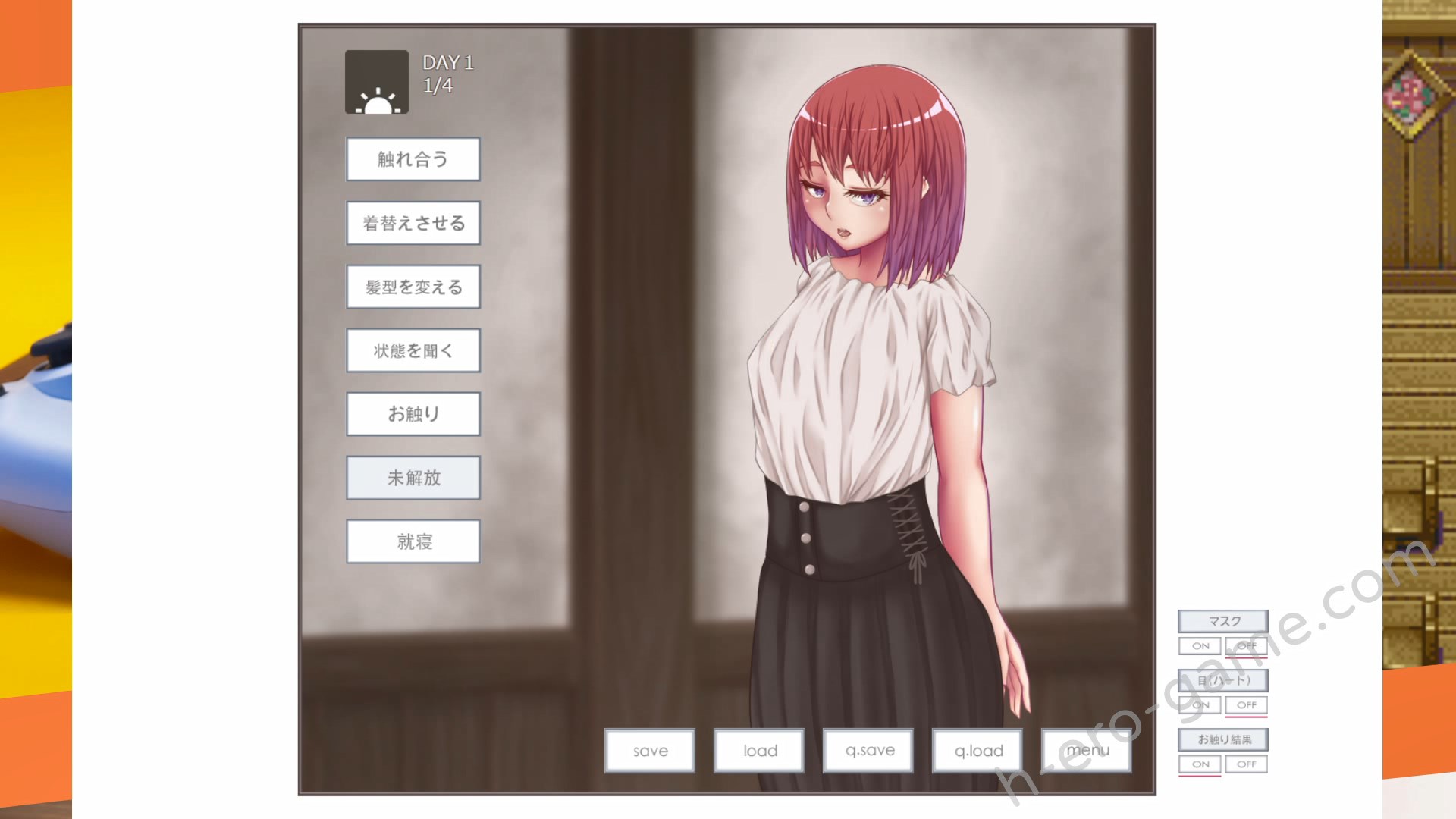
Task: Choose 着替えさせる to change clothes
Action: [413, 223]
